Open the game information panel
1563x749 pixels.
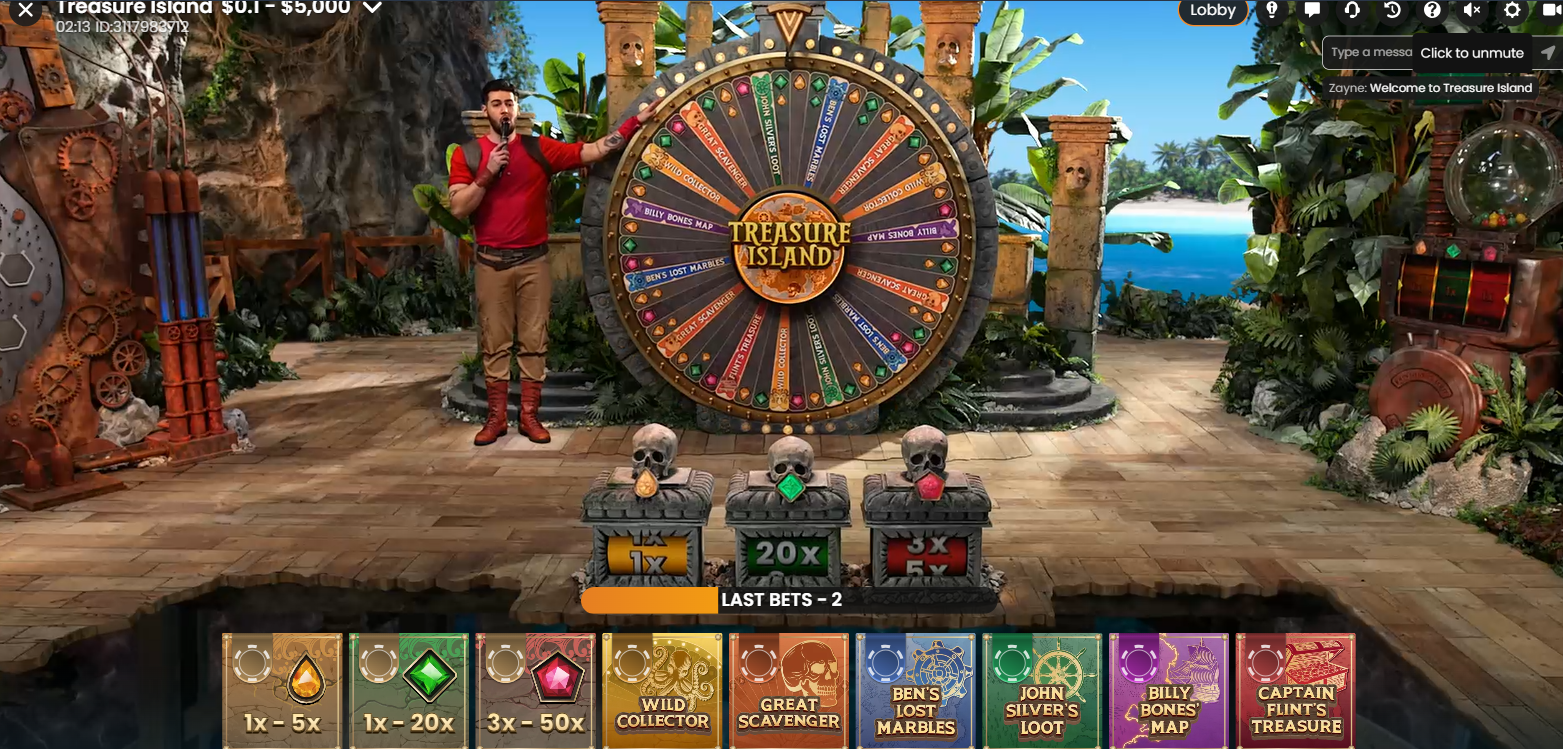(1270, 11)
